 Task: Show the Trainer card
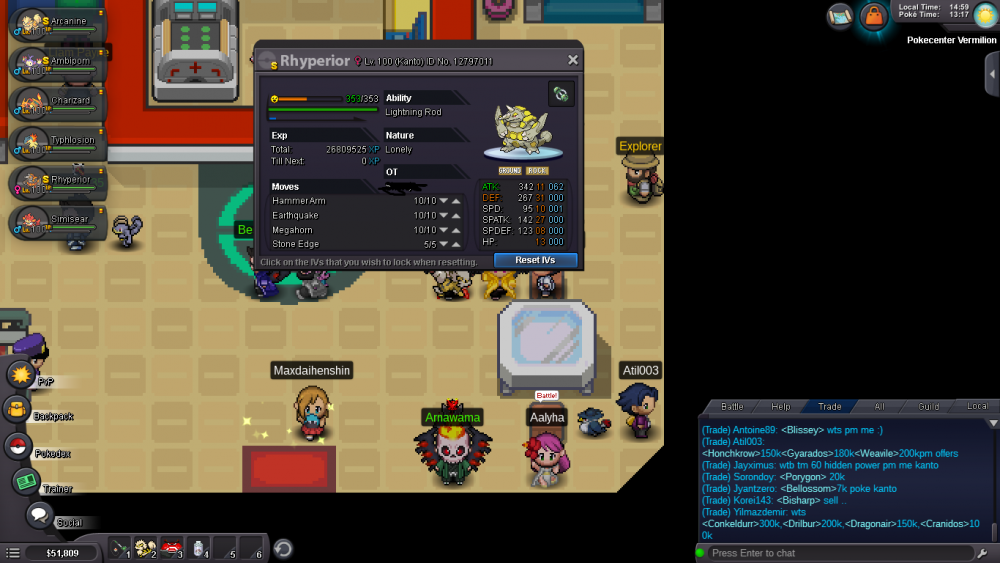pyautogui.click(x=26, y=482)
